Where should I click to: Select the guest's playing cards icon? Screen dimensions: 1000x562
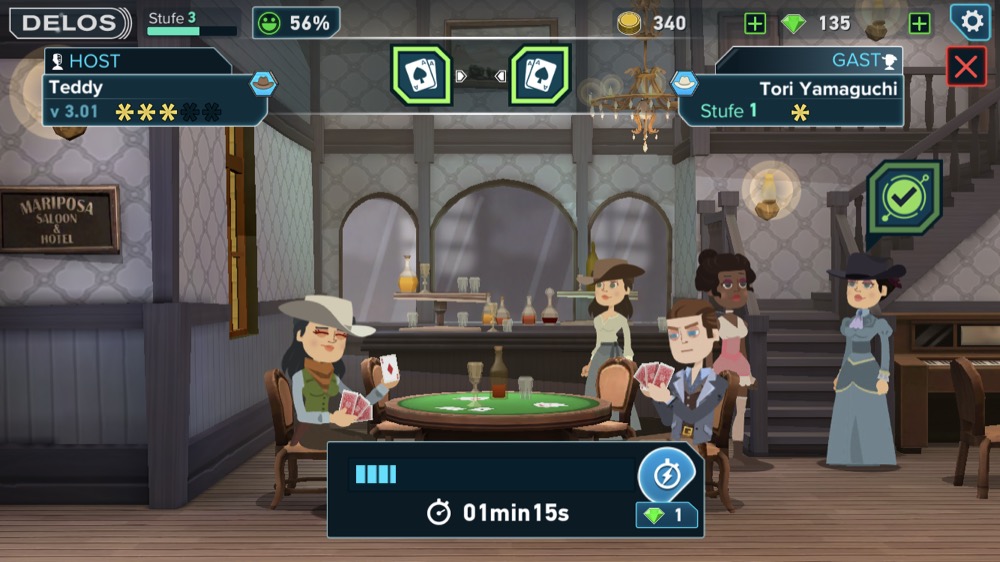tap(539, 75)
